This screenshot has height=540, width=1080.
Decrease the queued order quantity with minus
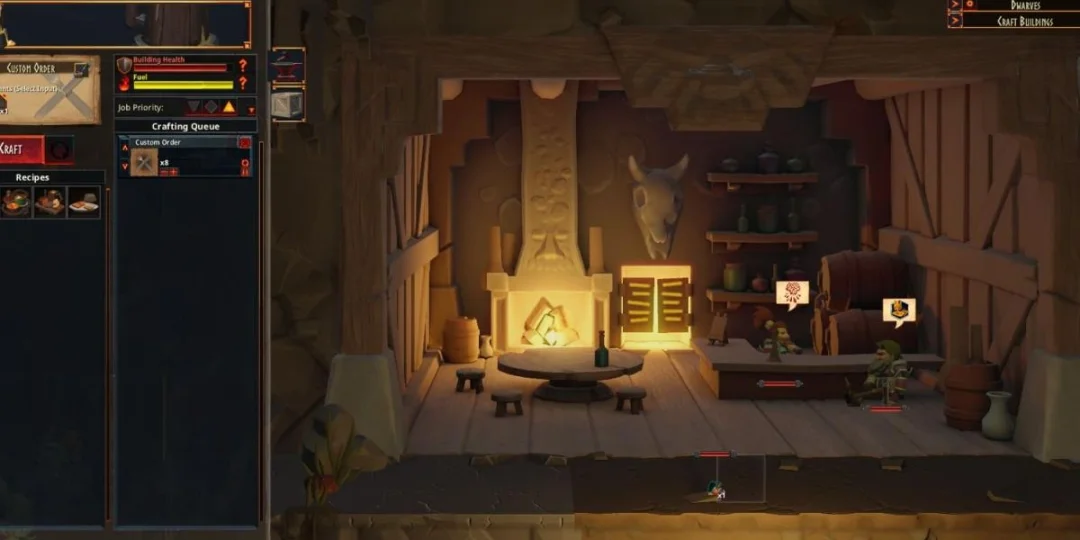163,172
